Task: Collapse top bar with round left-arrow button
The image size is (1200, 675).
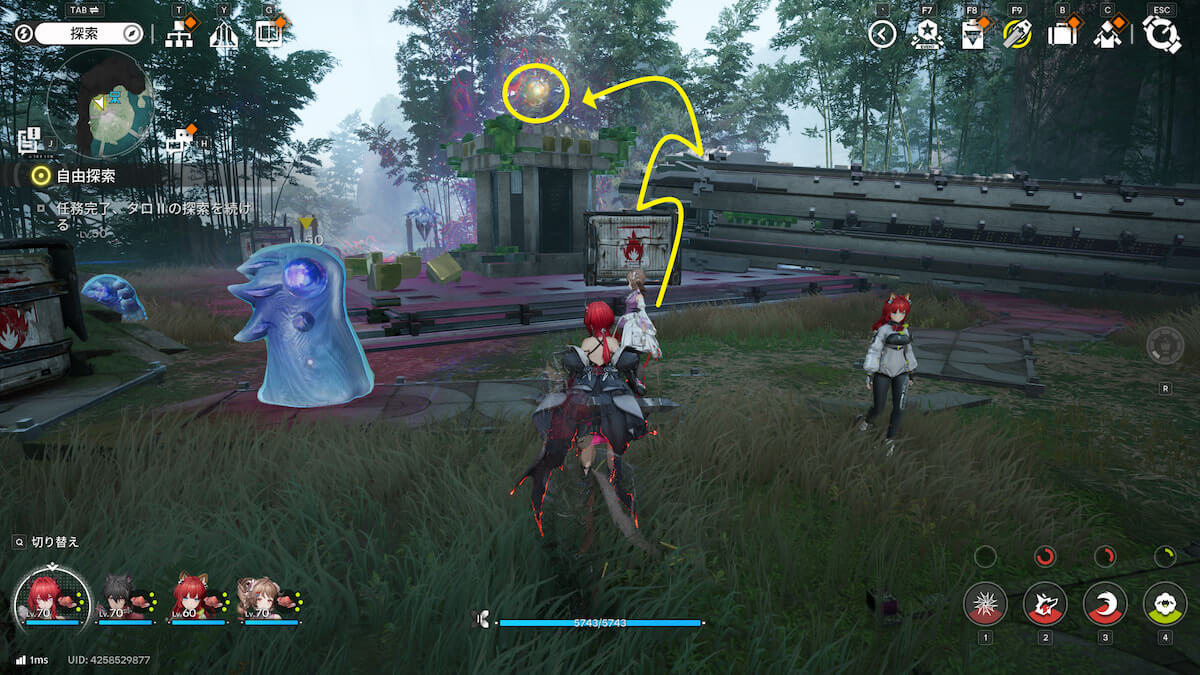Action: pos(881,35)
